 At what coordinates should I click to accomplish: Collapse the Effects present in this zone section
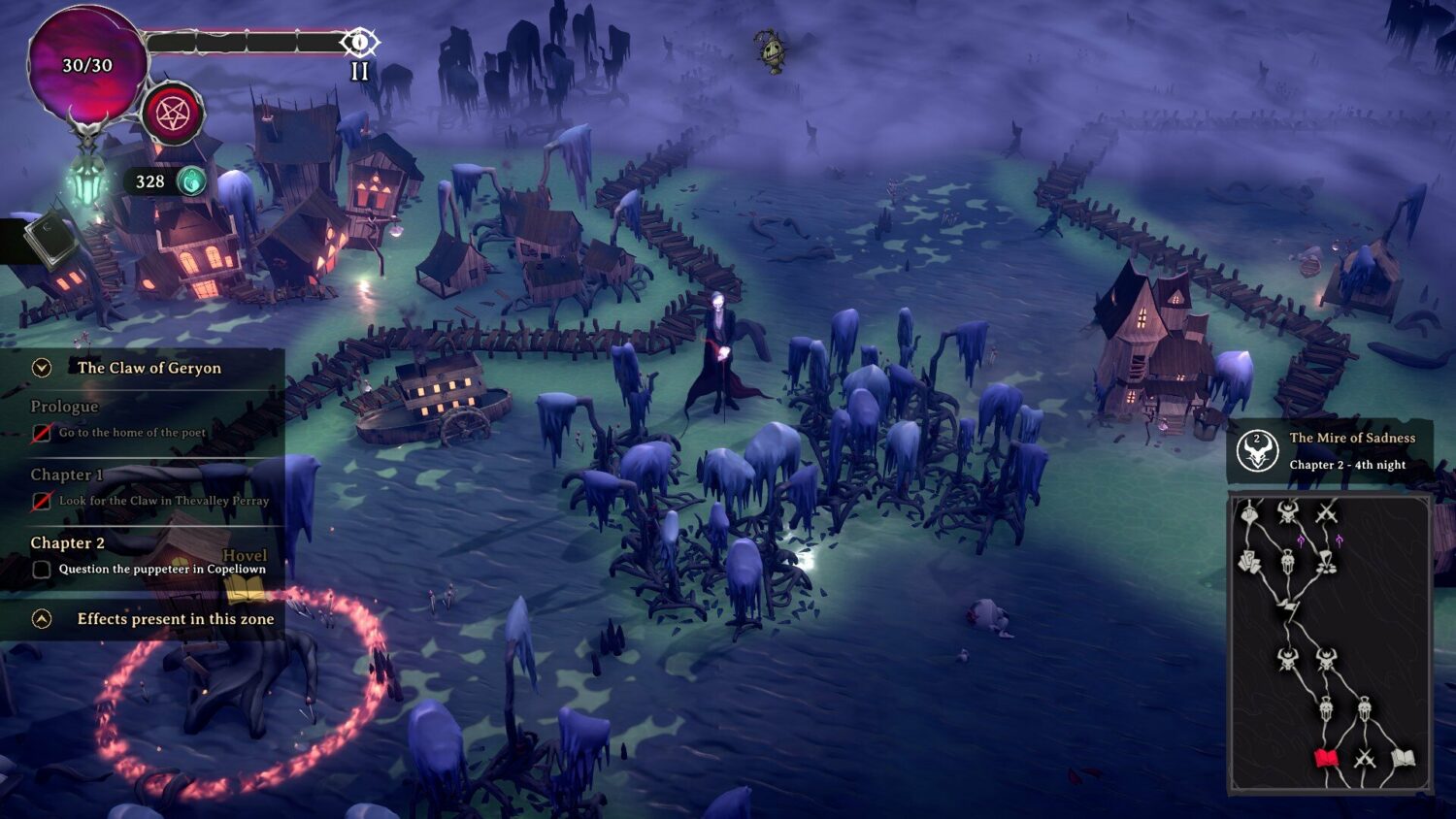click(40, 618)
